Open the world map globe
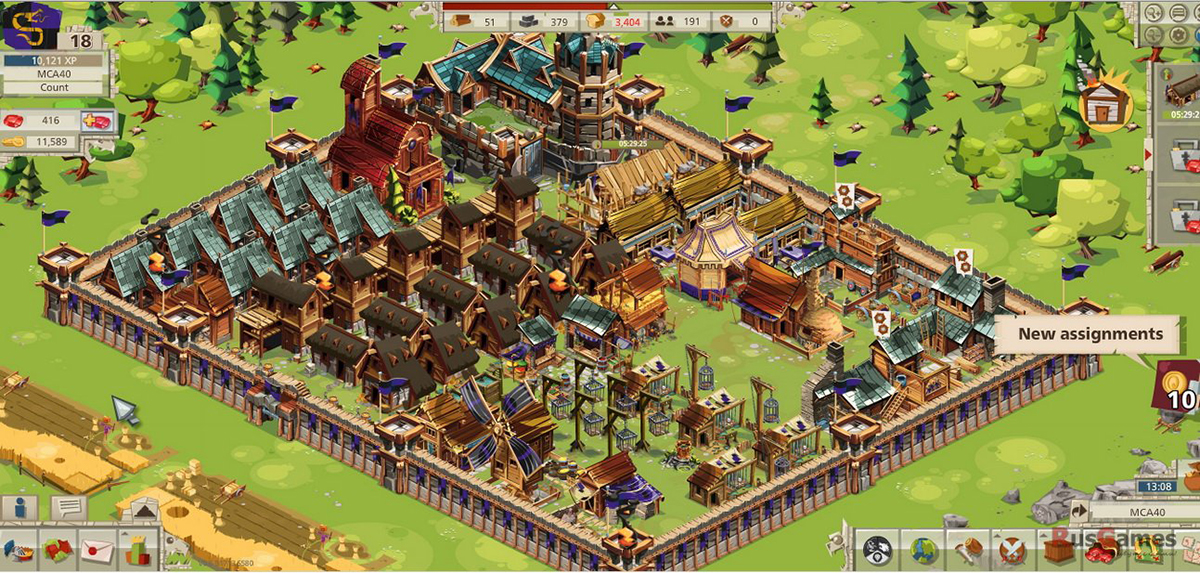This screenshot has height=573, width=1200. pyautogui.click(x=923, y=551)
